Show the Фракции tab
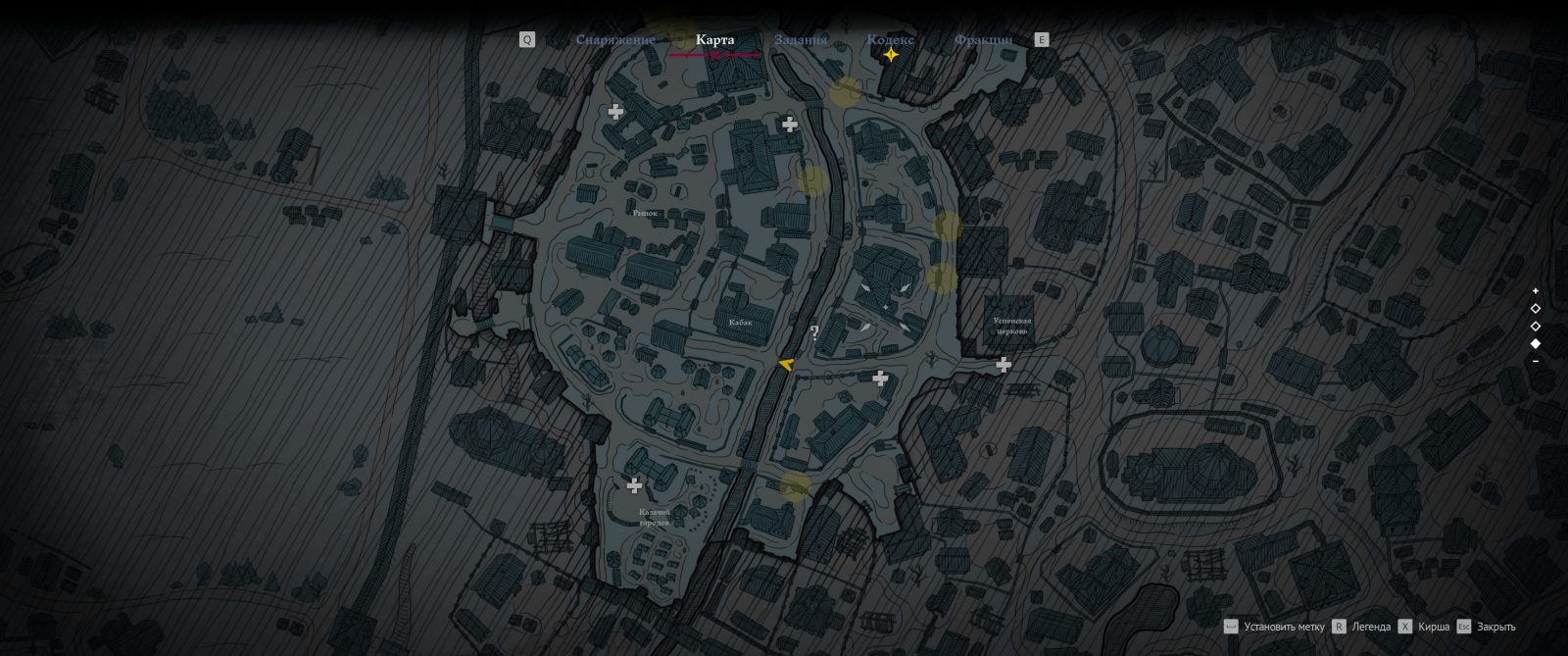The image size is (1568, 656). tap(982, 40)
